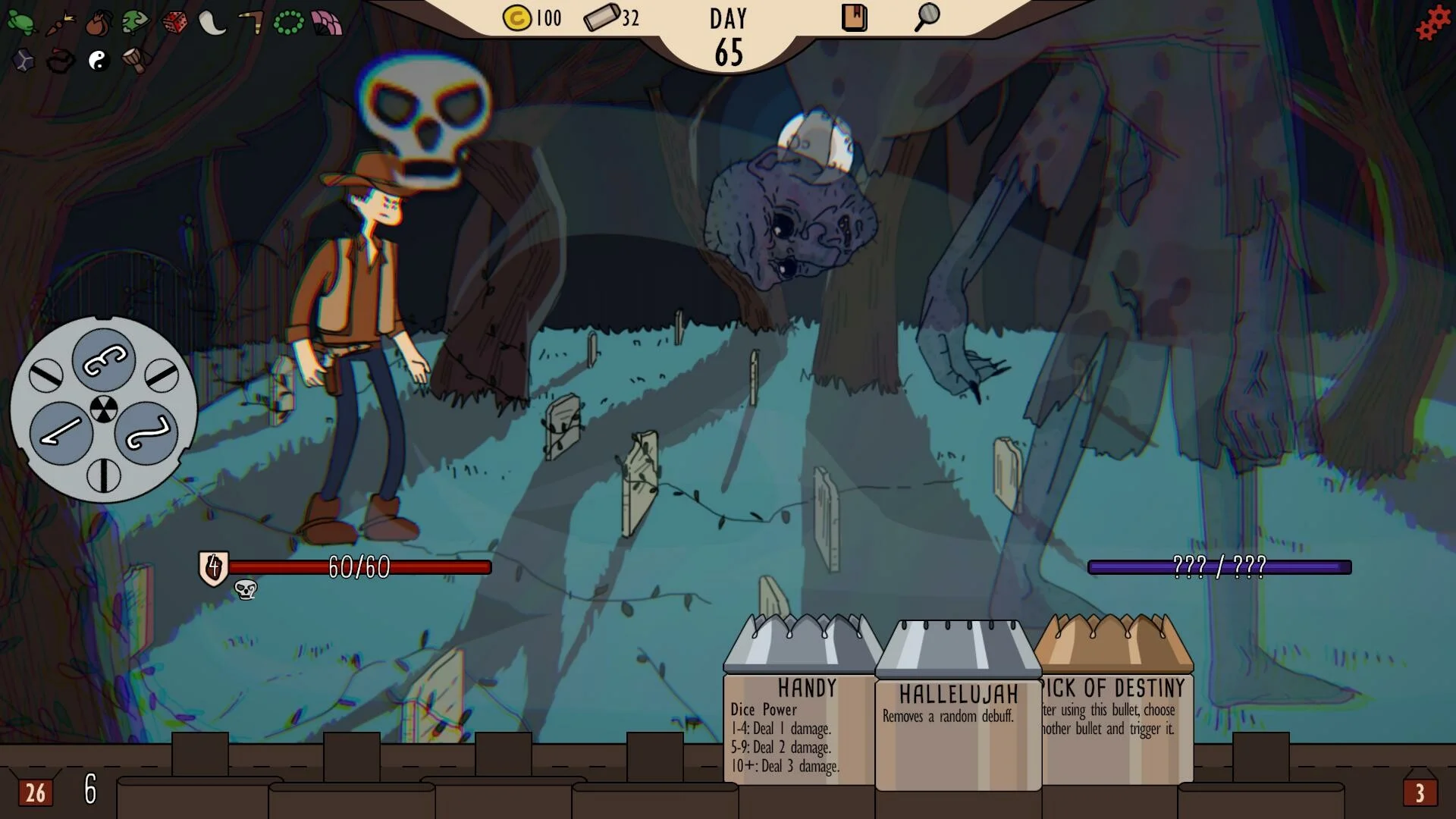Inspect the yin-yang relic
Image resolution: width=1456 pixels, height=819 pixels.
coord(98,61)
